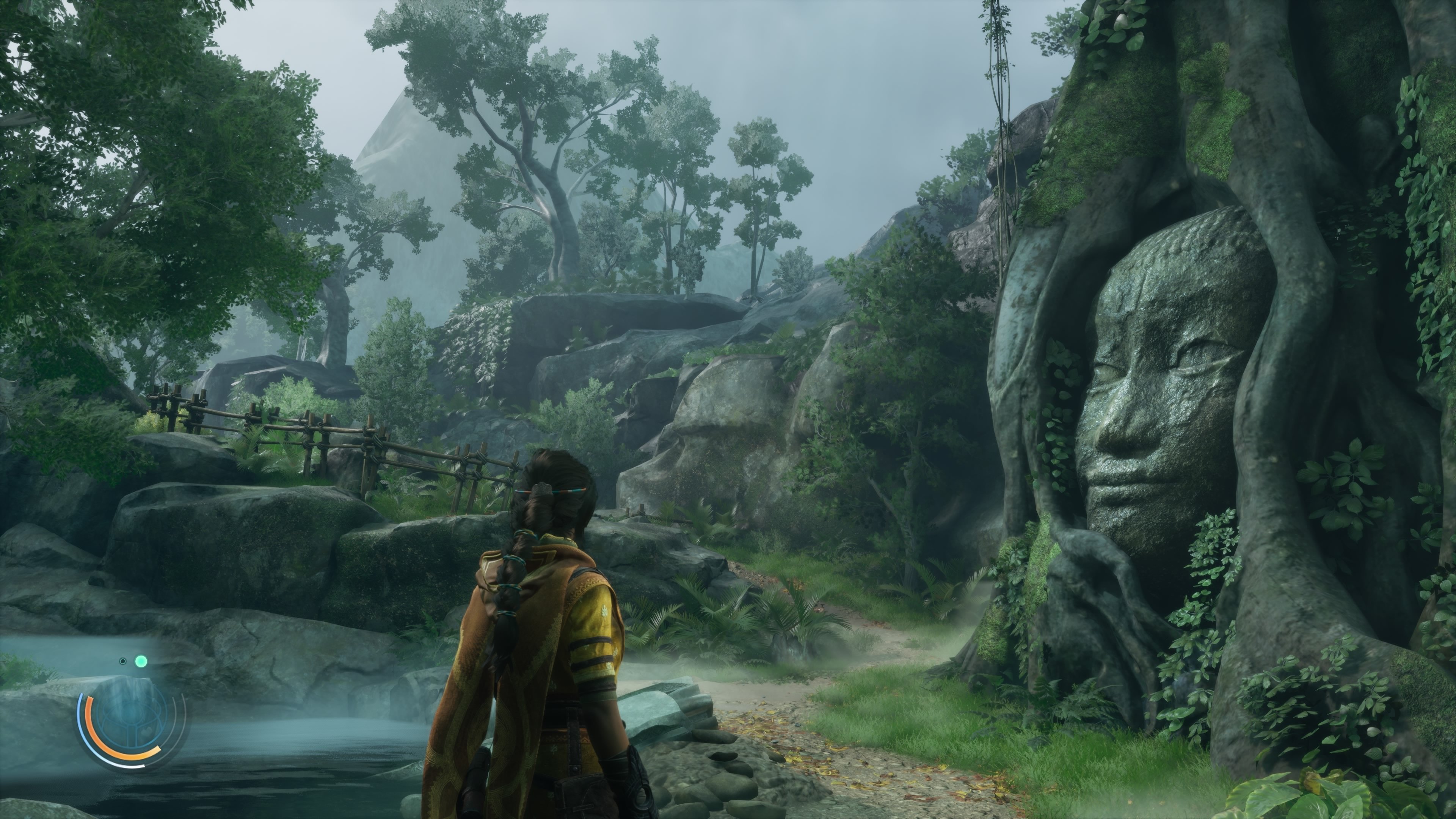The height and width of the screenshot is (819, 1456).
Task: Select the glowing green orb indicator
Action: [141, 661]
